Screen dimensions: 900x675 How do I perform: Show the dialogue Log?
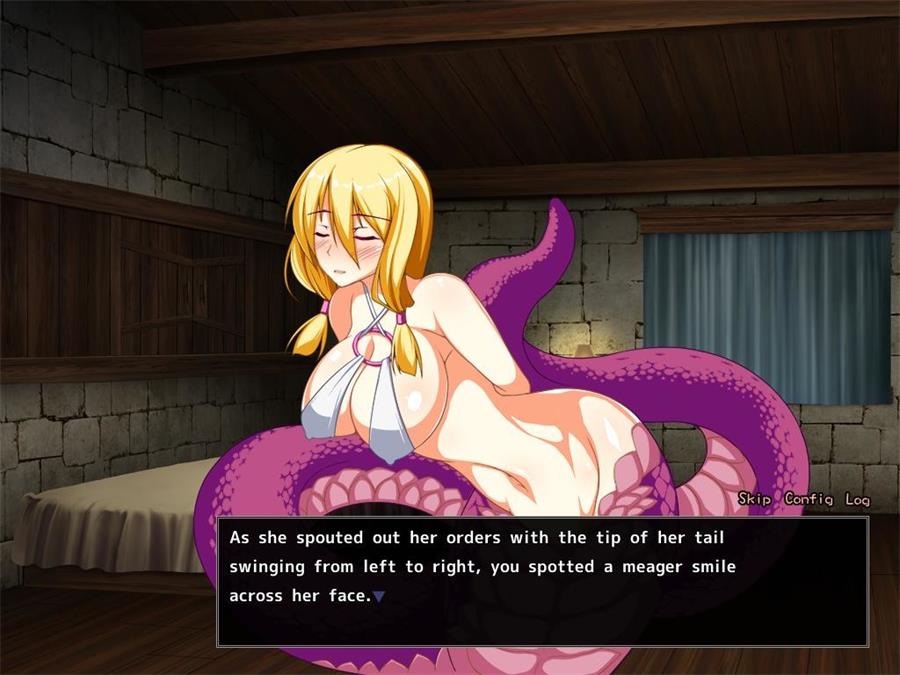(x=857, y=499)
